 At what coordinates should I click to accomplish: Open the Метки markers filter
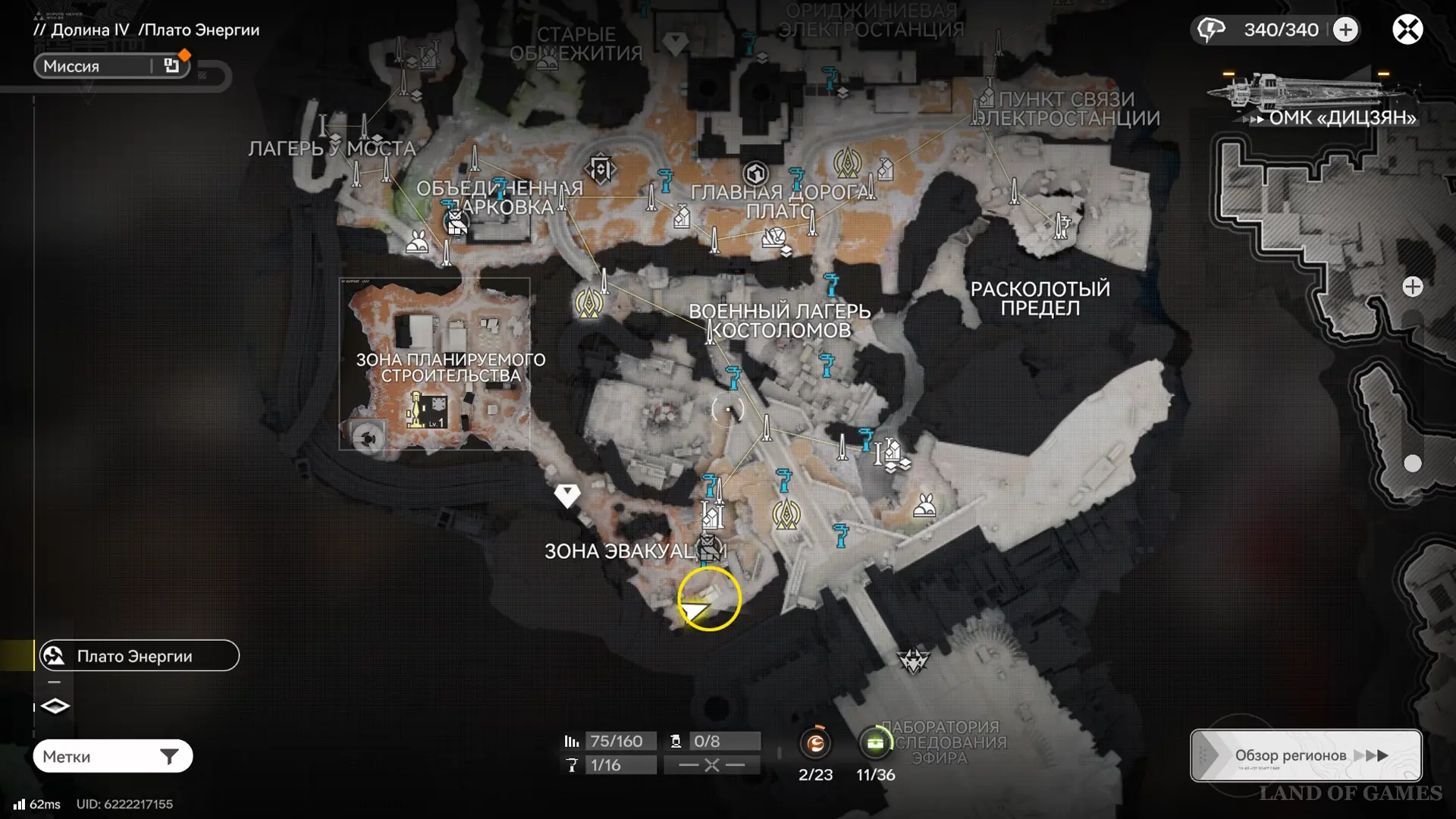pos(112,756)
